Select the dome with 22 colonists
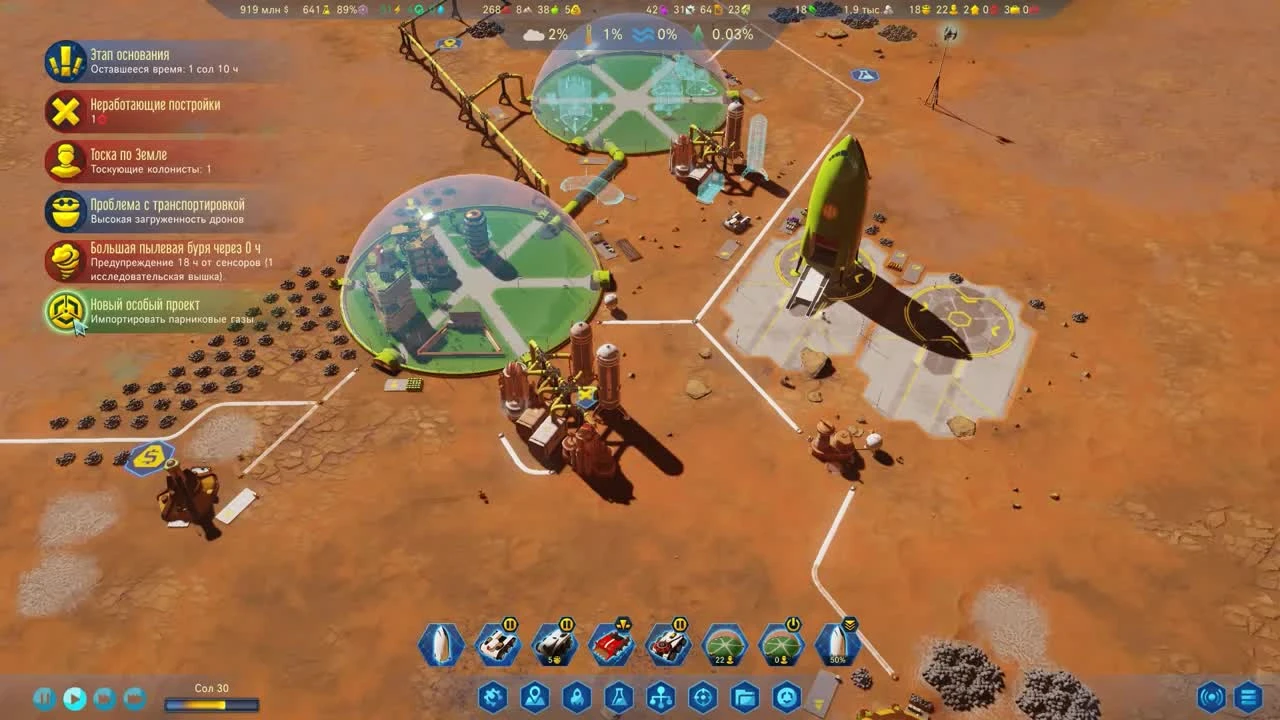This screenshot has height=720, width=1280. (x=727, y=643)
